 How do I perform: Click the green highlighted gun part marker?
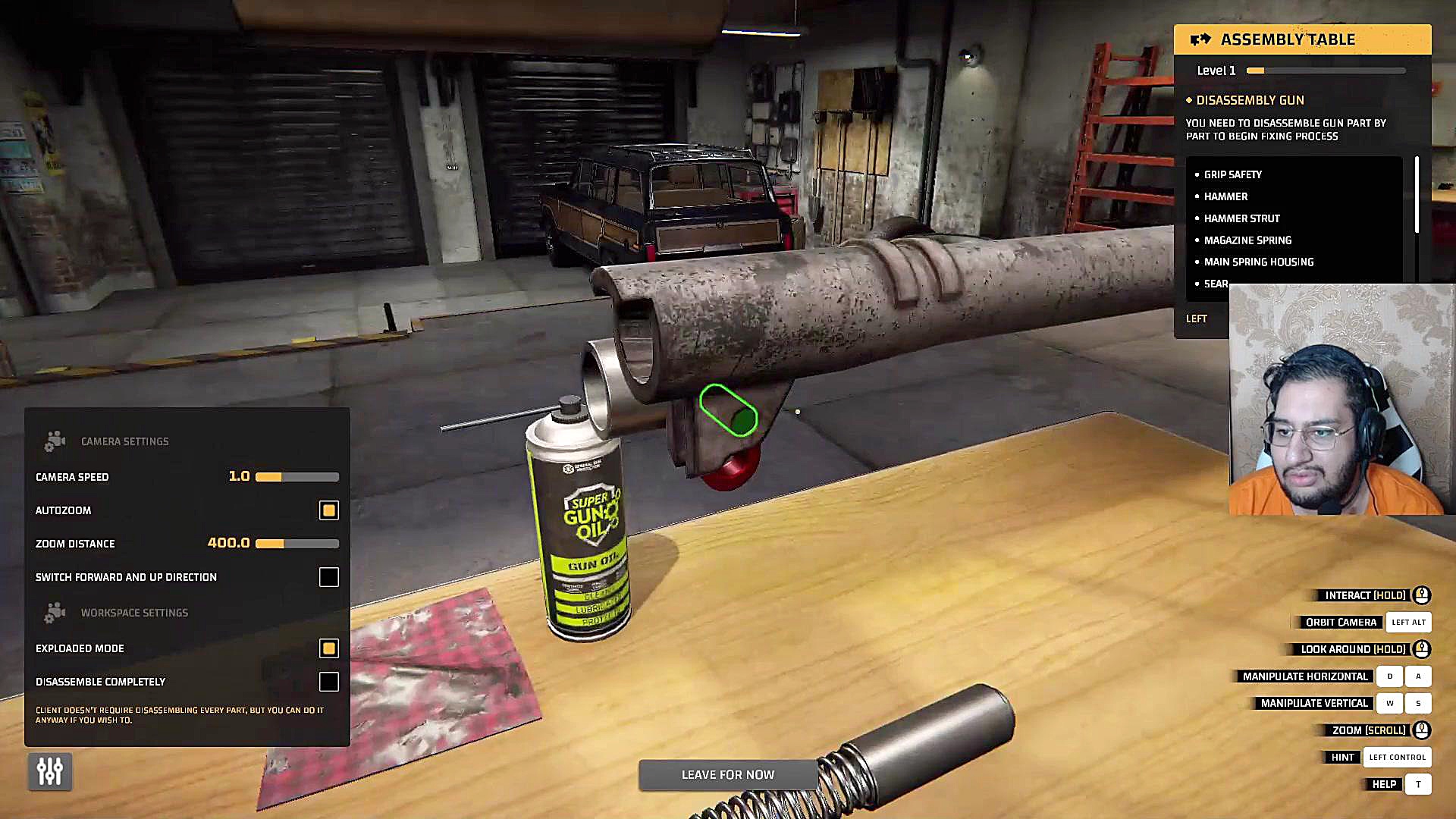[x=728, y=410]
